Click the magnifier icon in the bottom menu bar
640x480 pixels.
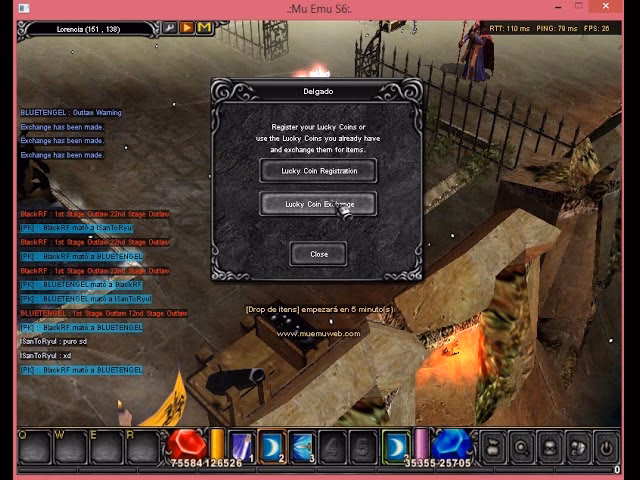point(521,446)
